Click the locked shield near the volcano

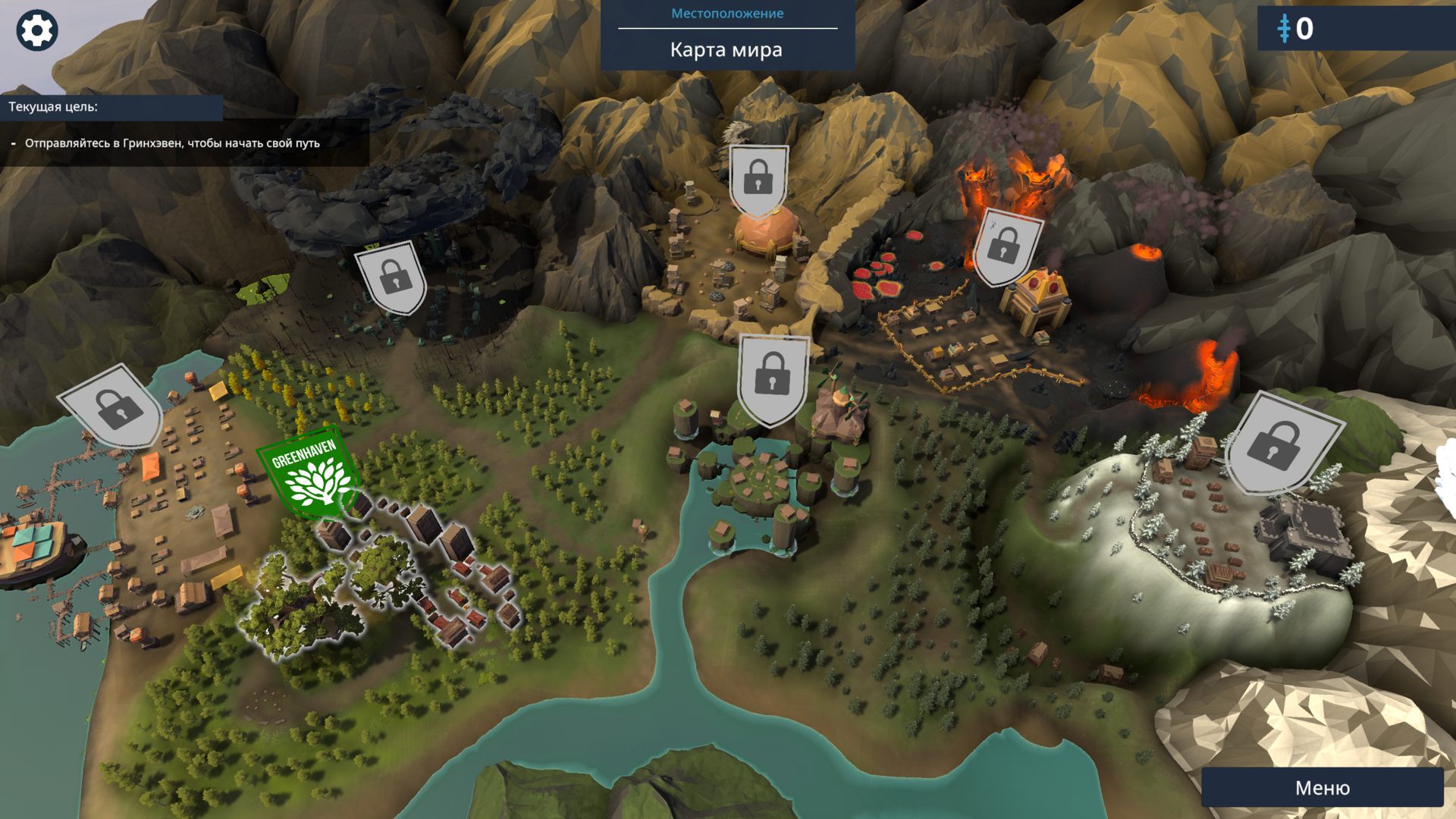pyautogui.click(x=1006, y=246)
